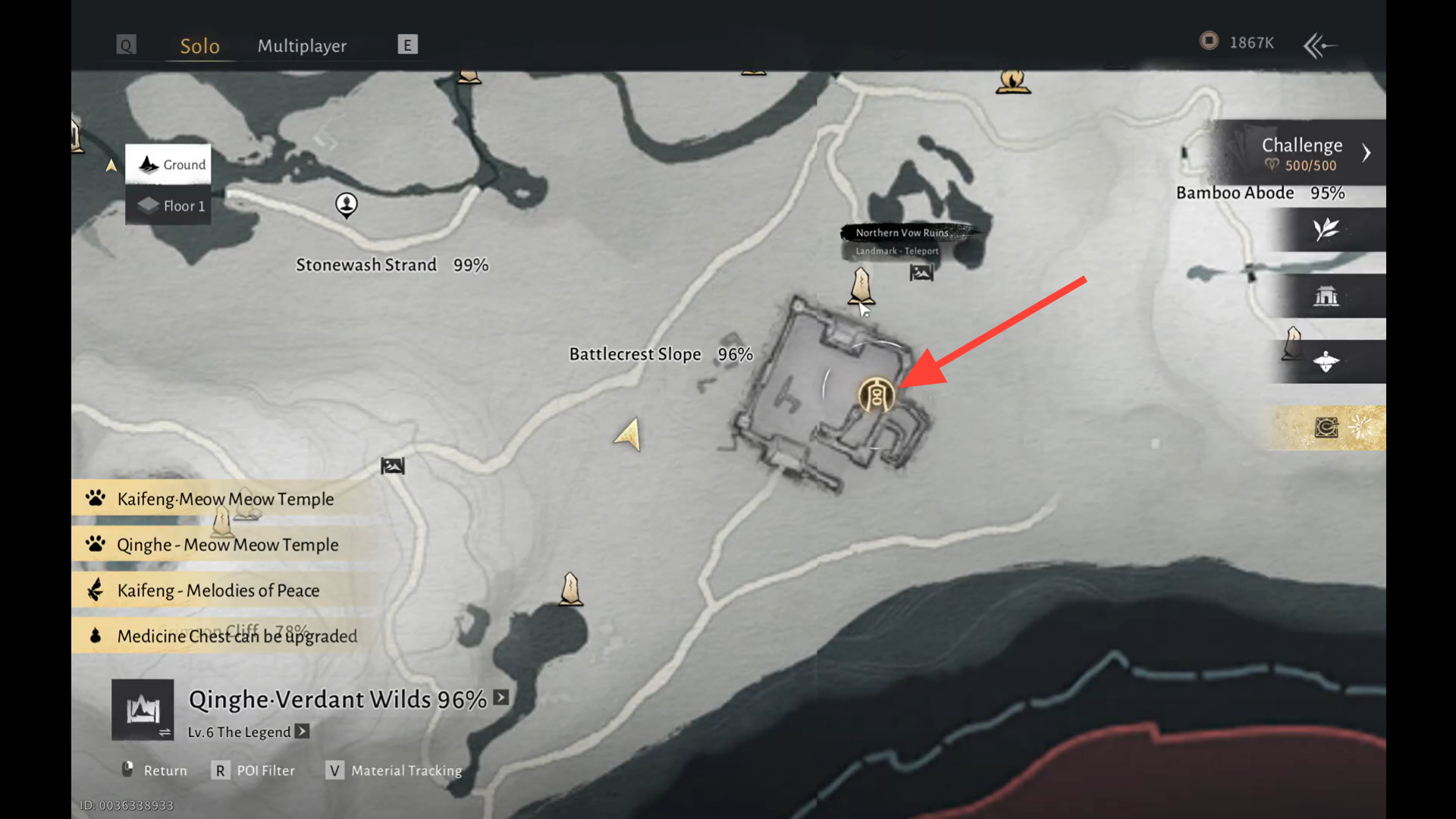Select the Ground level layer
This screenshot has width=1456, height=819.
click(x=168, y=165)
